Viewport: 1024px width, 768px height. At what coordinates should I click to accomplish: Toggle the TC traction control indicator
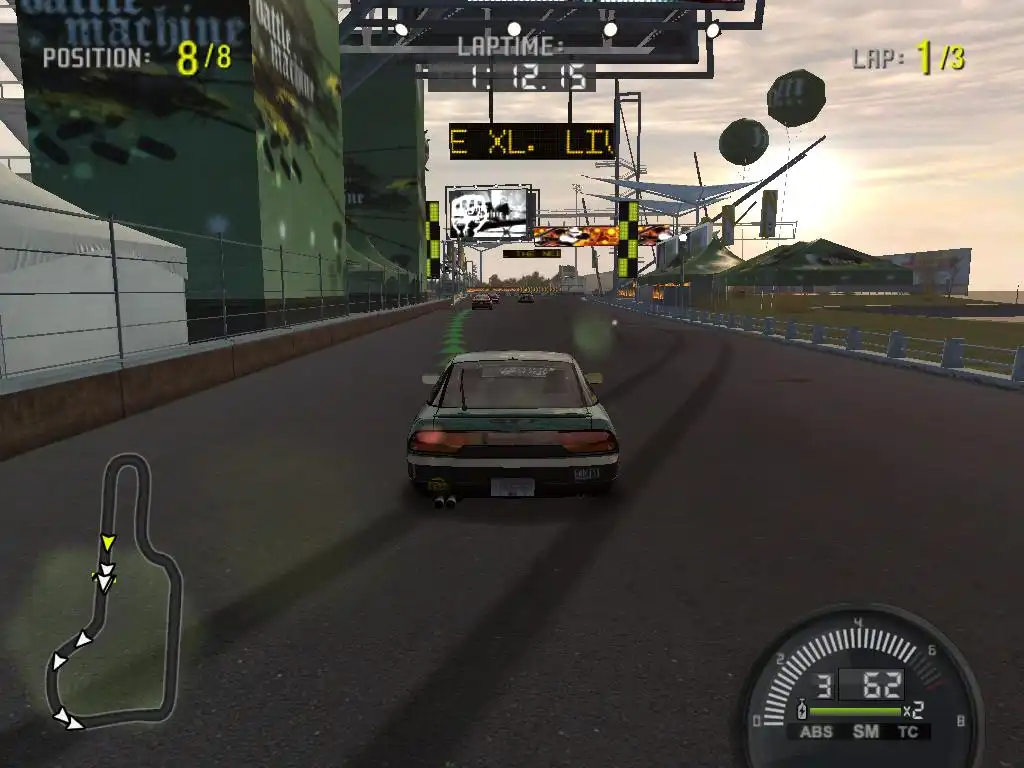(908, 732)
